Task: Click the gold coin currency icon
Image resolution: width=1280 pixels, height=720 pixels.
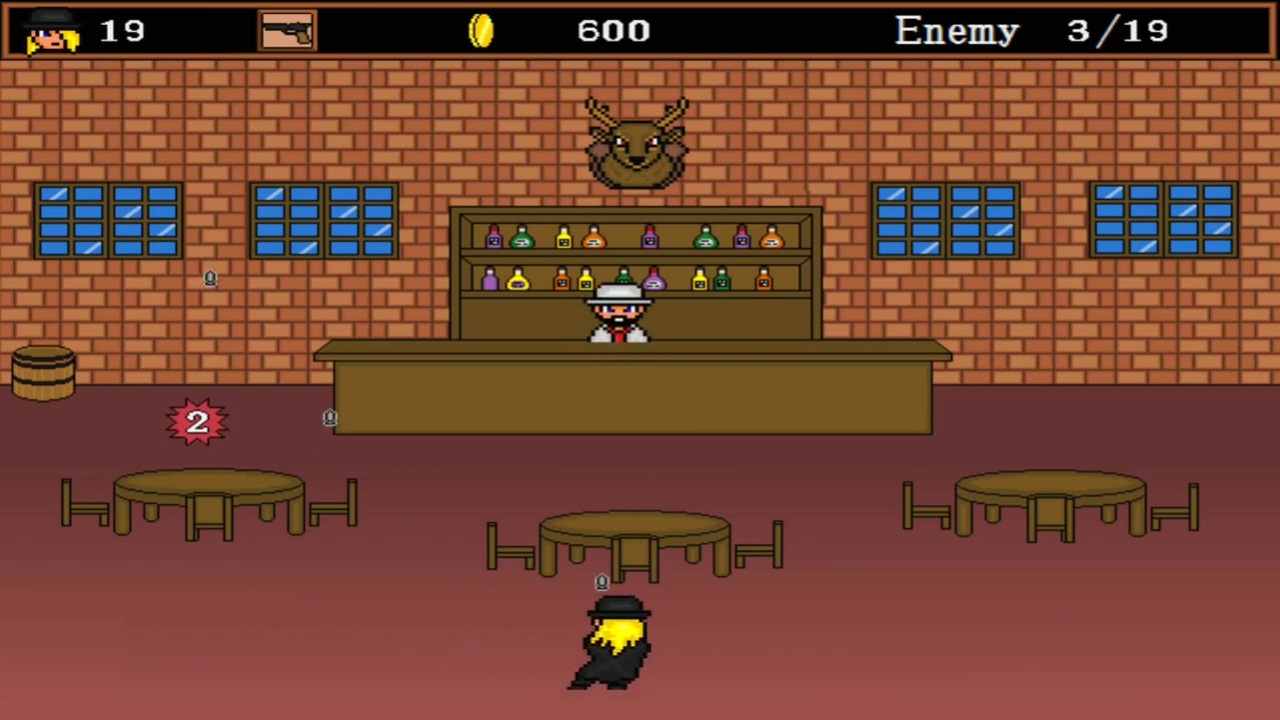Action: pos(481,30)
